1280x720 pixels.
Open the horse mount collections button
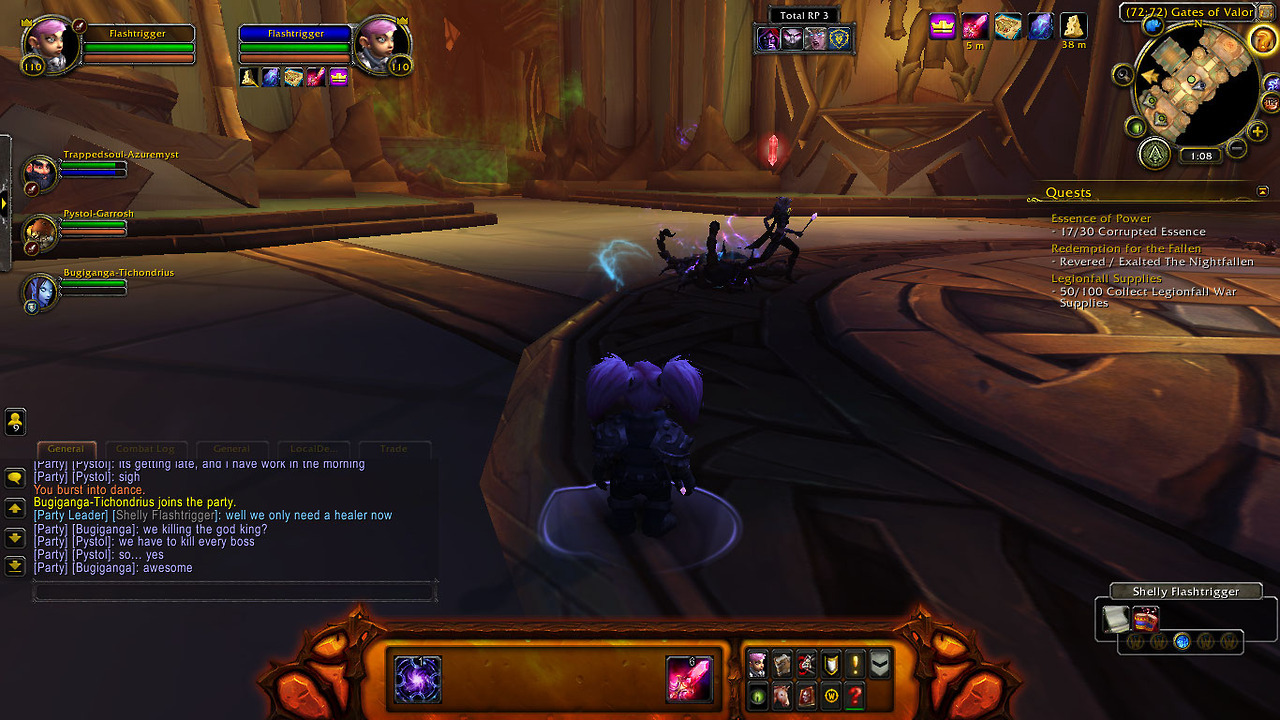click(x=782, y=696)
